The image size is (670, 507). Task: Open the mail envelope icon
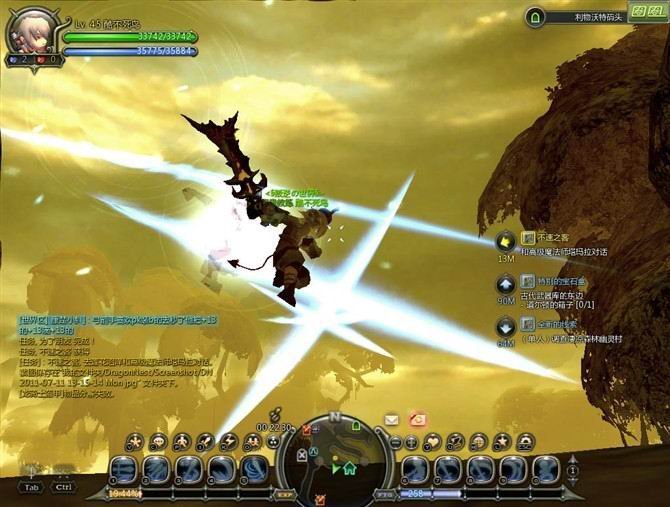point(392,420)
